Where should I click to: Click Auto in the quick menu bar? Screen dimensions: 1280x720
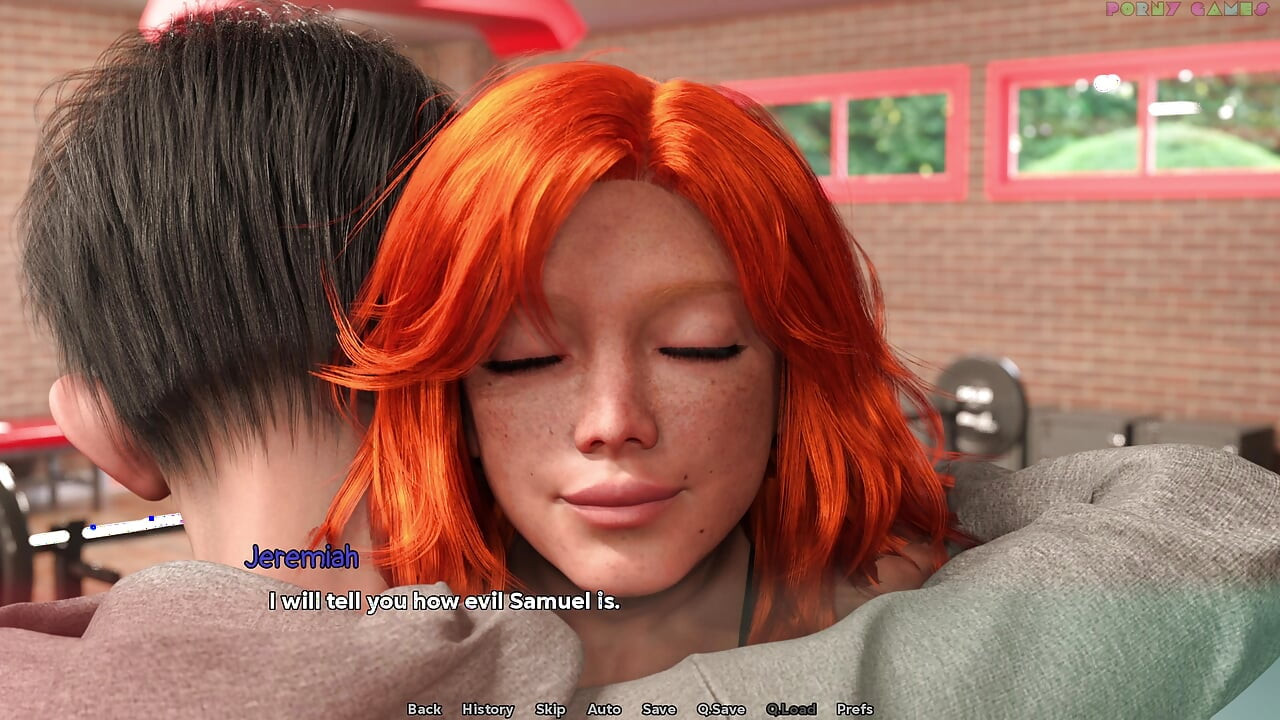[x=604, y=709]
